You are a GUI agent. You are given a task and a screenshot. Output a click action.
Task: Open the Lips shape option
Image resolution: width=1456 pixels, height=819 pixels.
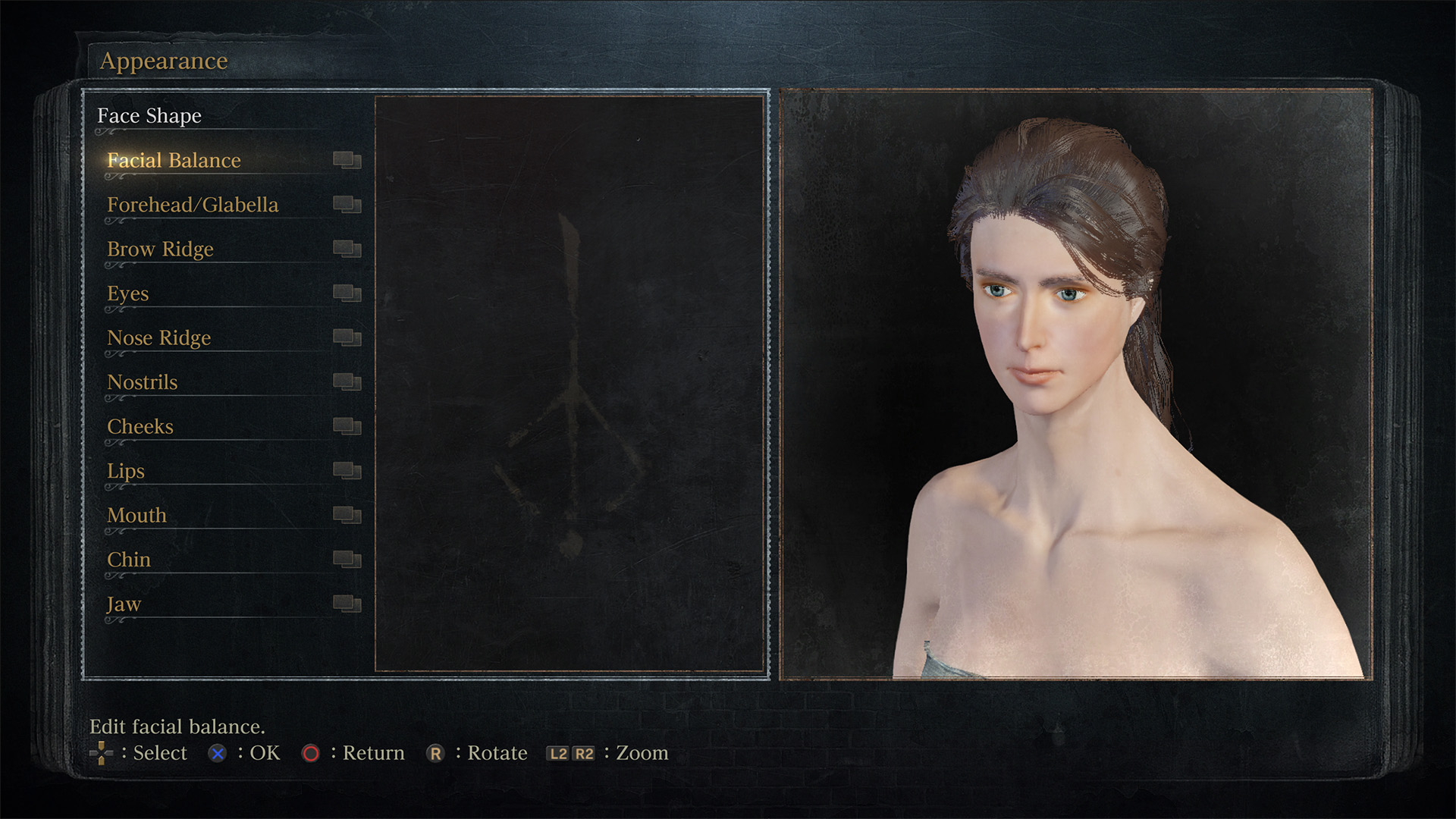pos(126,471)
